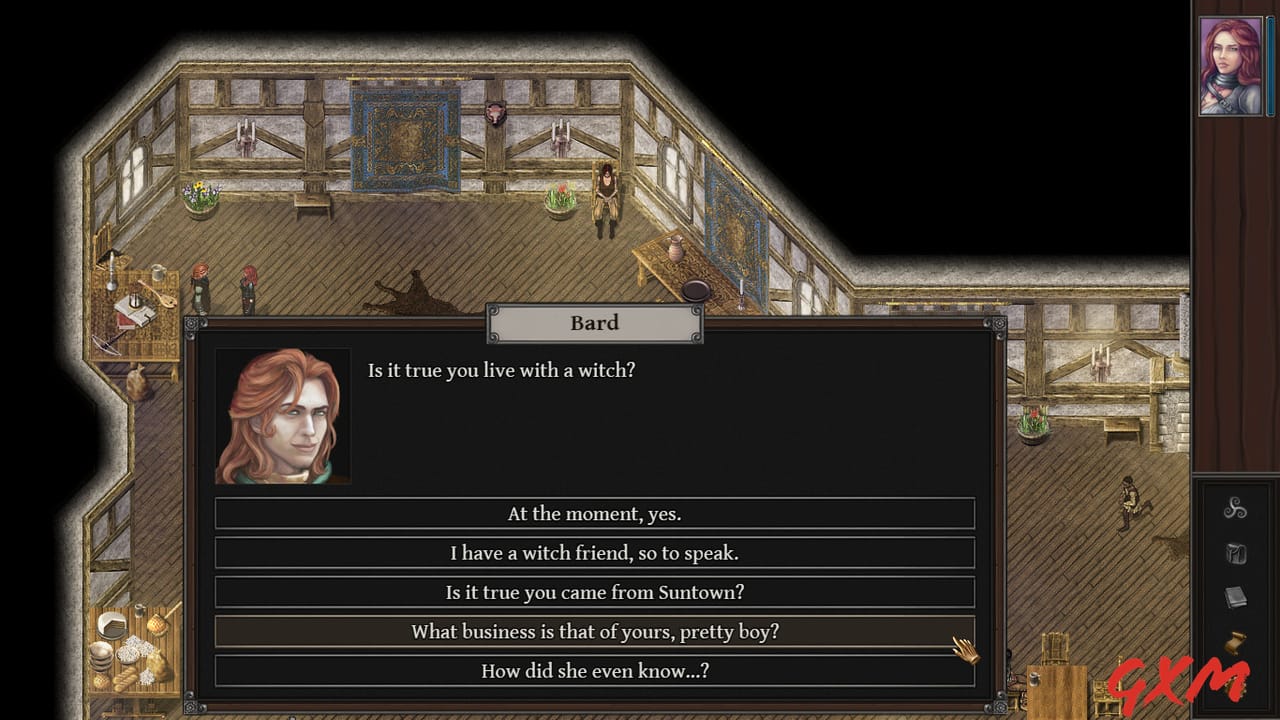Image resolution: width=1280 pixels, height=720 pixels.
Task: Select the reply 'At the moment, yes.'
Action: coord(595,513)
